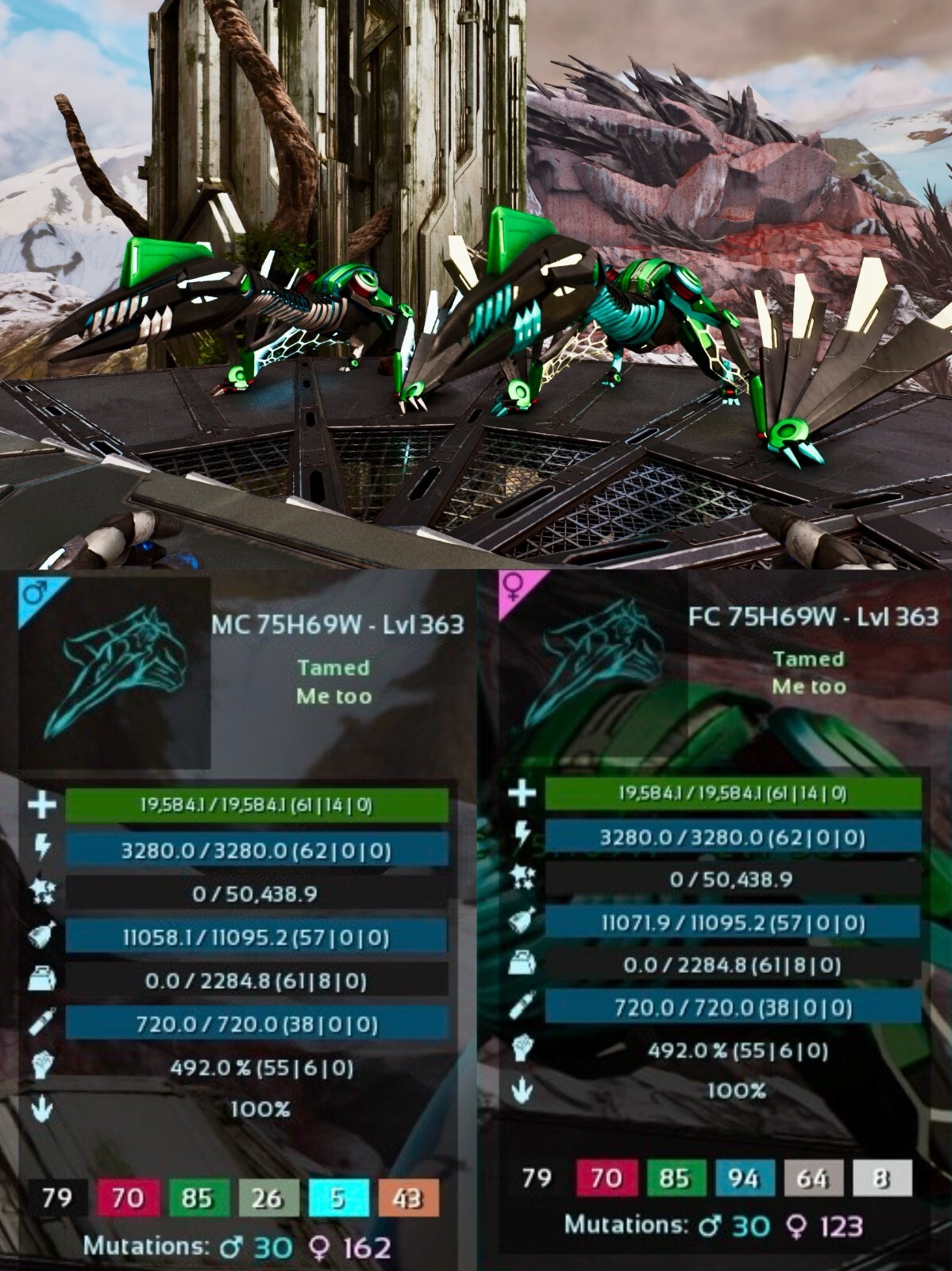Click the male creature portrait thumbnail

tap(115, 672)
